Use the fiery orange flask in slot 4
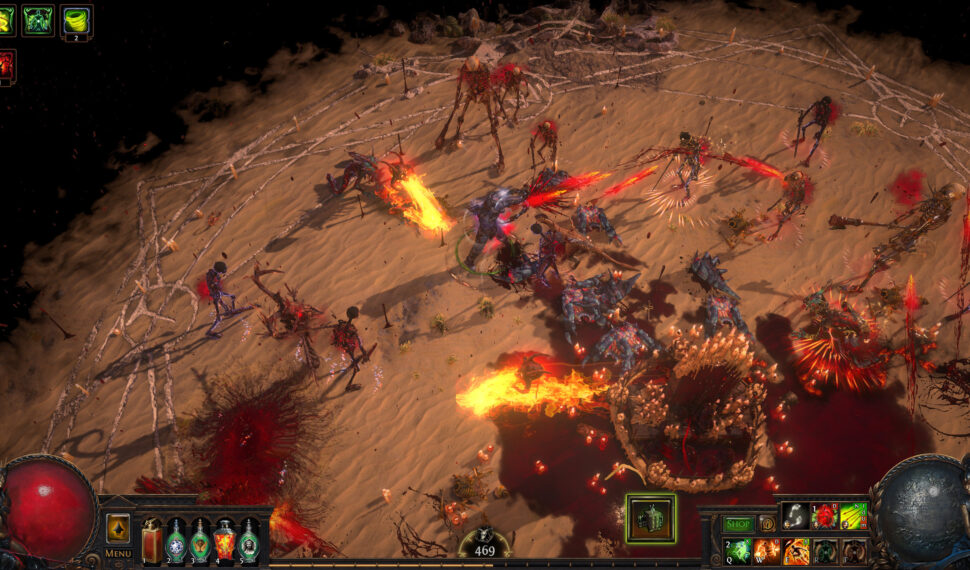The width and height of the screenshot is (970, 570). point(224,540)
